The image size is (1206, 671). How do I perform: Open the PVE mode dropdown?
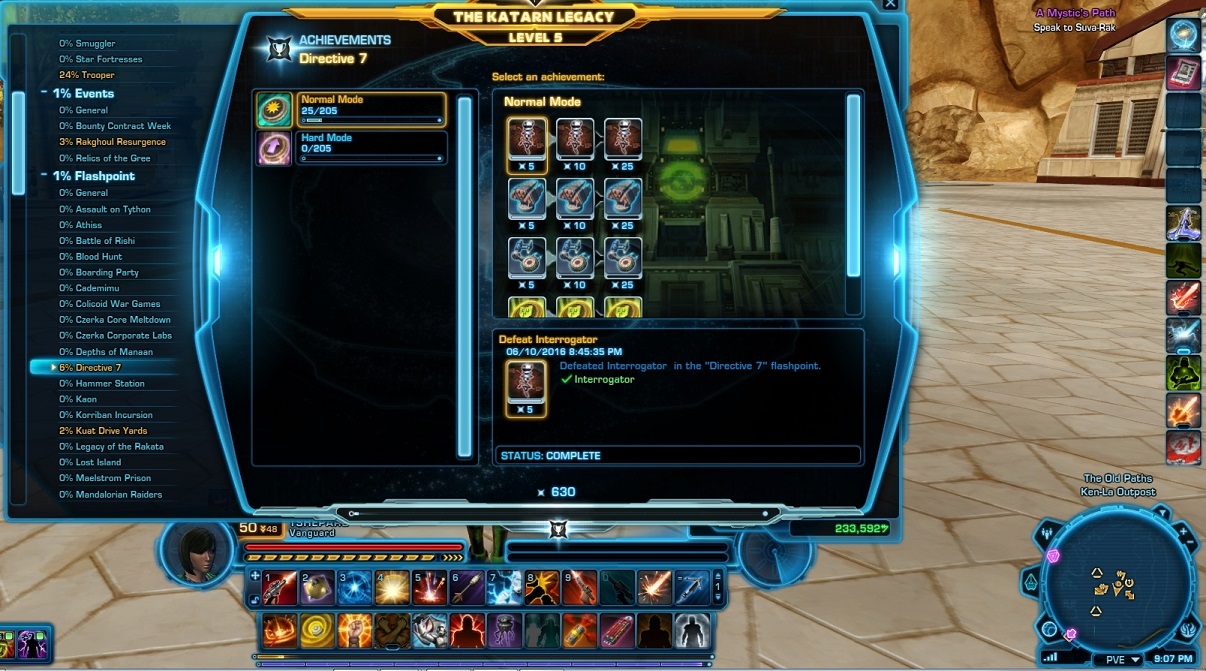1122,660
